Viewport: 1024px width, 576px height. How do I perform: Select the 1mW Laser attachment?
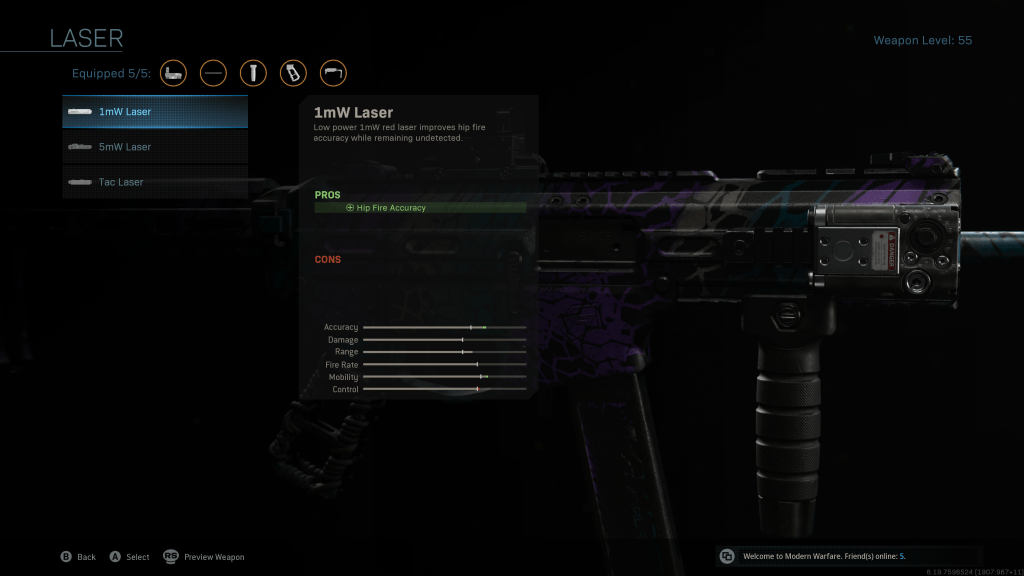pos(155,112)
